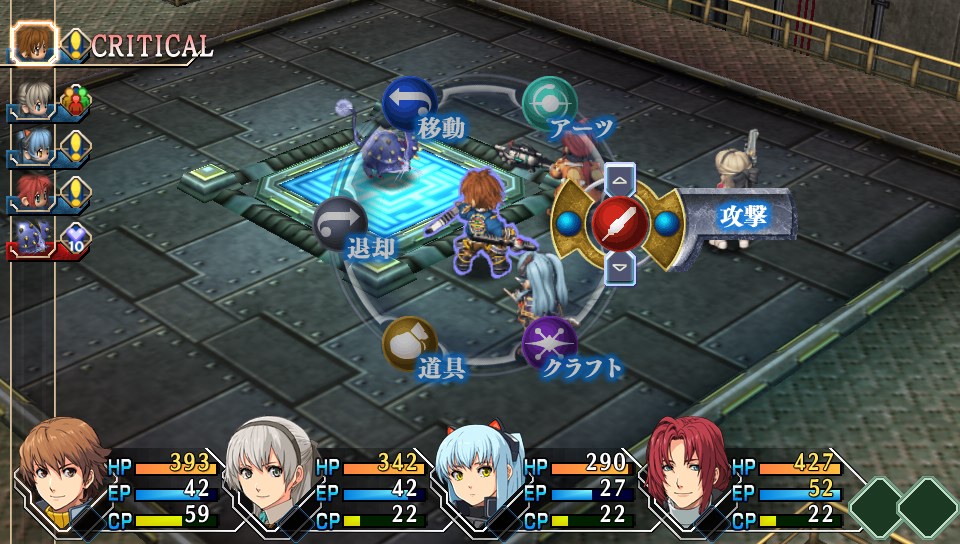Select the red-haired man in the turn order
The width and height of the screenshot is (960, 544).
click(32, 190)
